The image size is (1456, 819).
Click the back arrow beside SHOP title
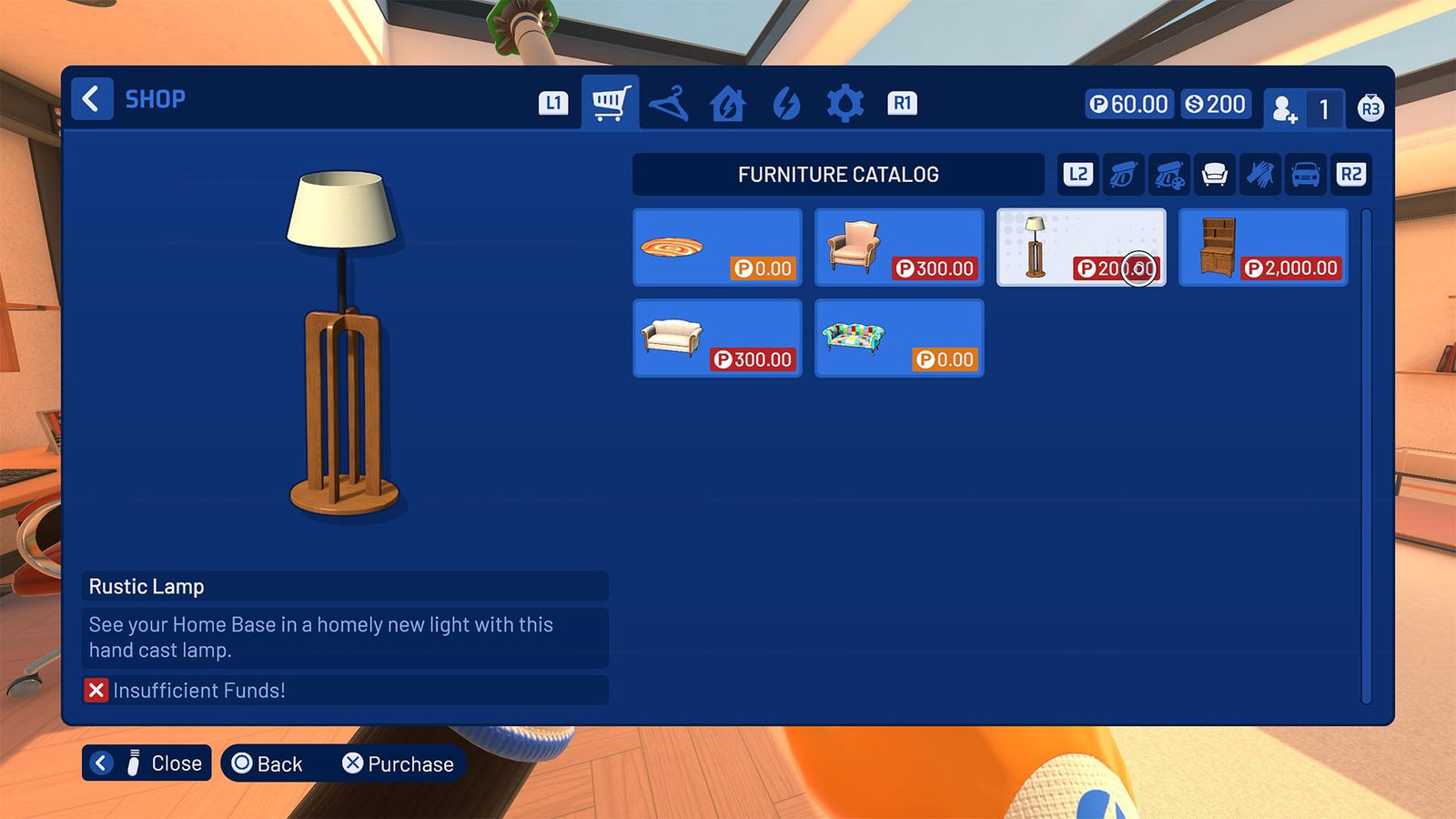click(x=91, y=98)
